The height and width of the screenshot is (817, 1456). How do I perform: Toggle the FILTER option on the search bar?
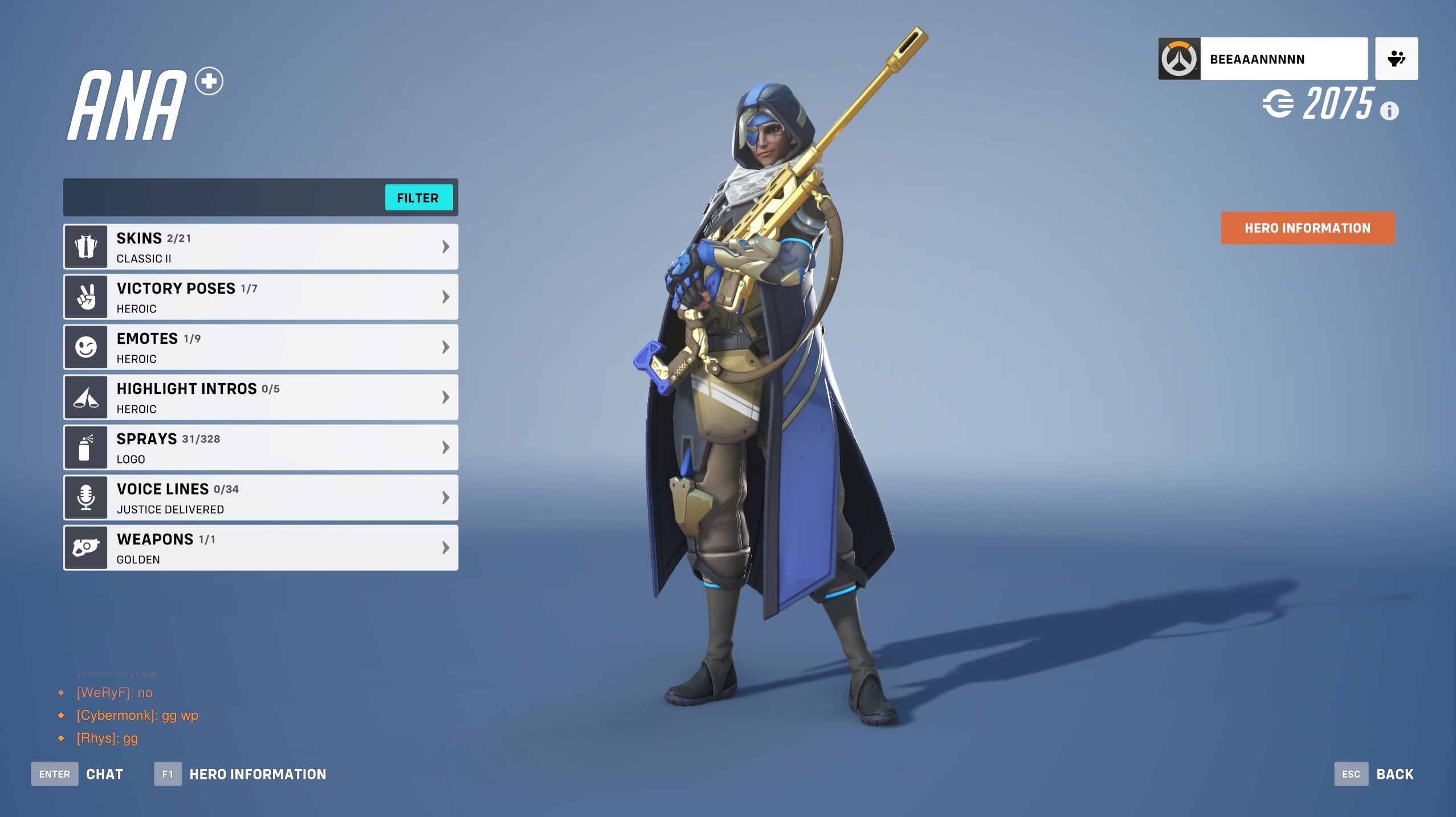coord(418,198)
